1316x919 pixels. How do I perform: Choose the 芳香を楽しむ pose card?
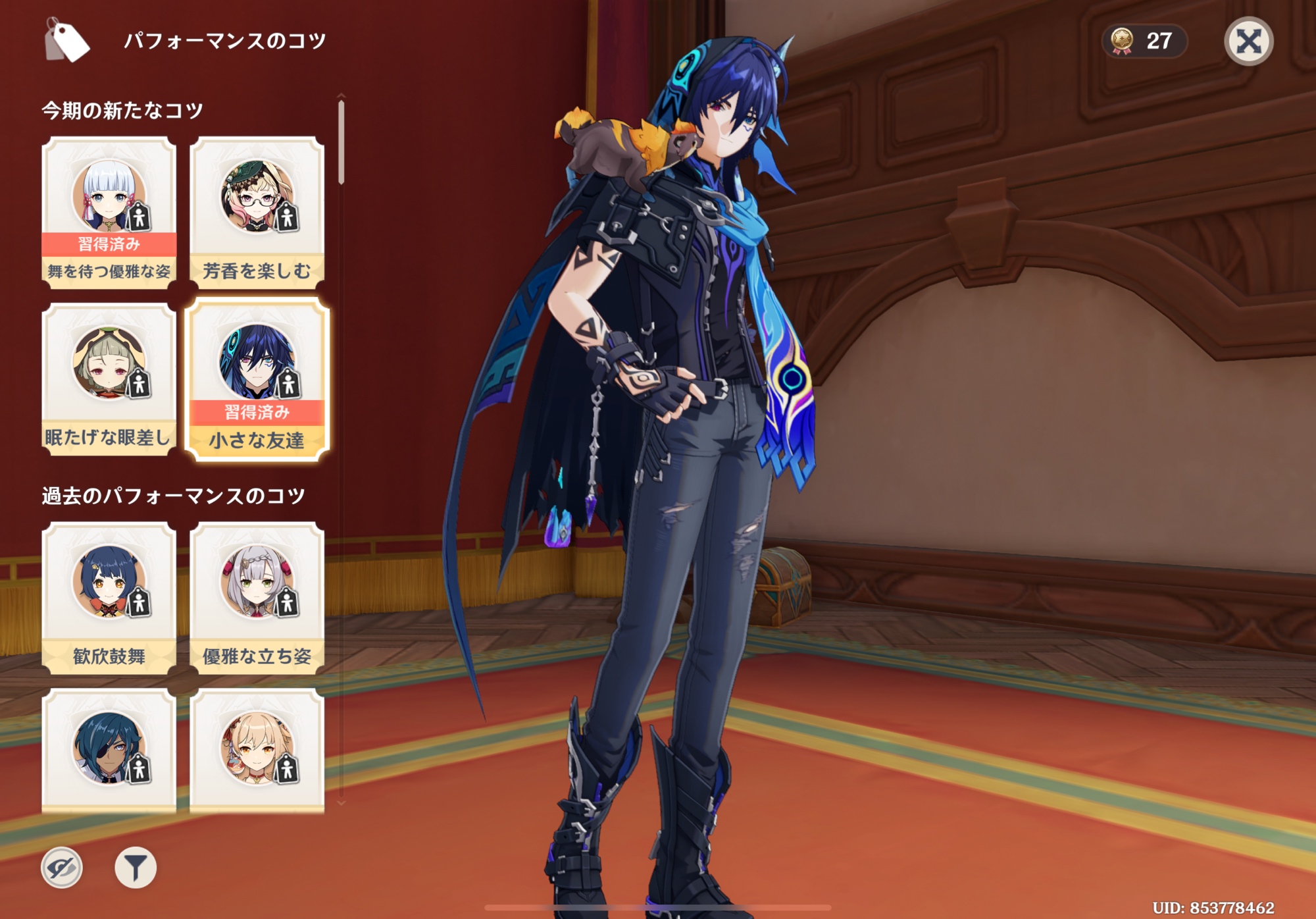[x=257, y=212]
